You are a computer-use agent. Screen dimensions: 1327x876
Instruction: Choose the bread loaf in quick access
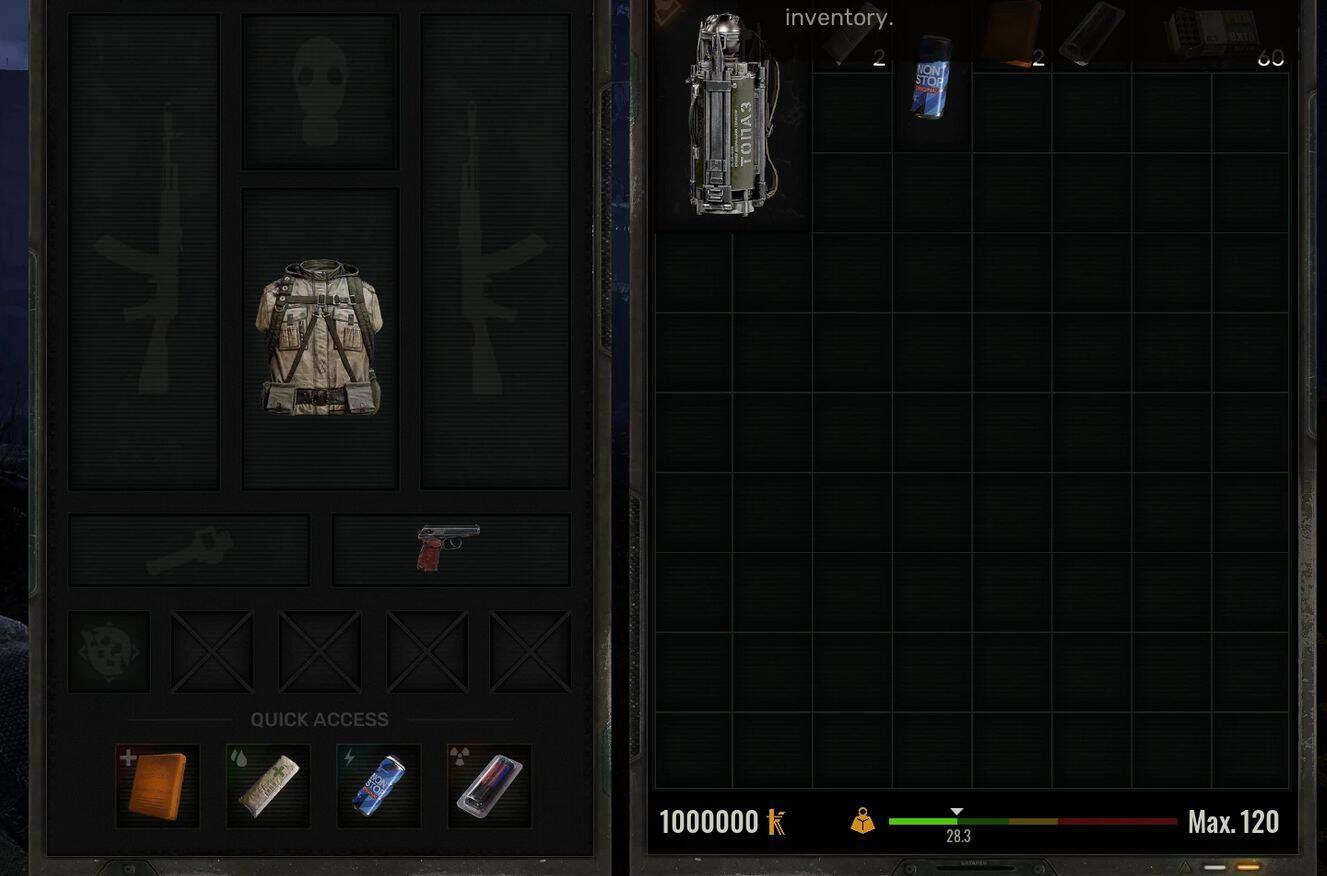[x=268, y=786]
